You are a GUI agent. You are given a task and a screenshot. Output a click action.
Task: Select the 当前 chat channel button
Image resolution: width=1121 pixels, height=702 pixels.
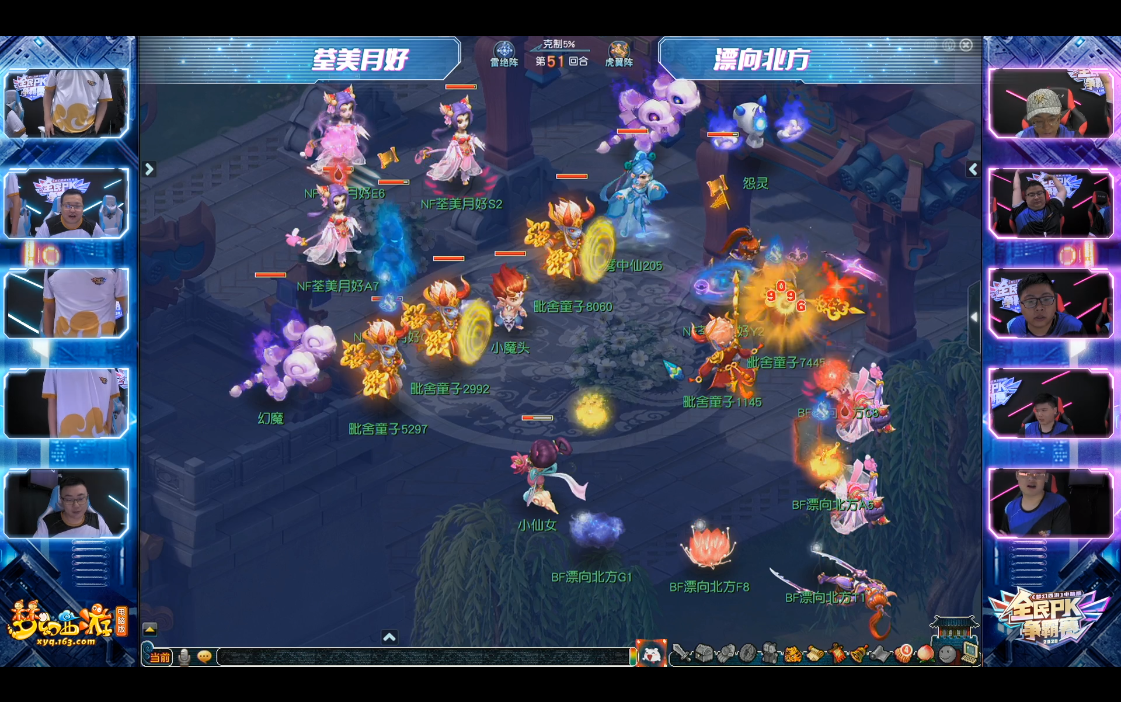(x=159, y=657)
